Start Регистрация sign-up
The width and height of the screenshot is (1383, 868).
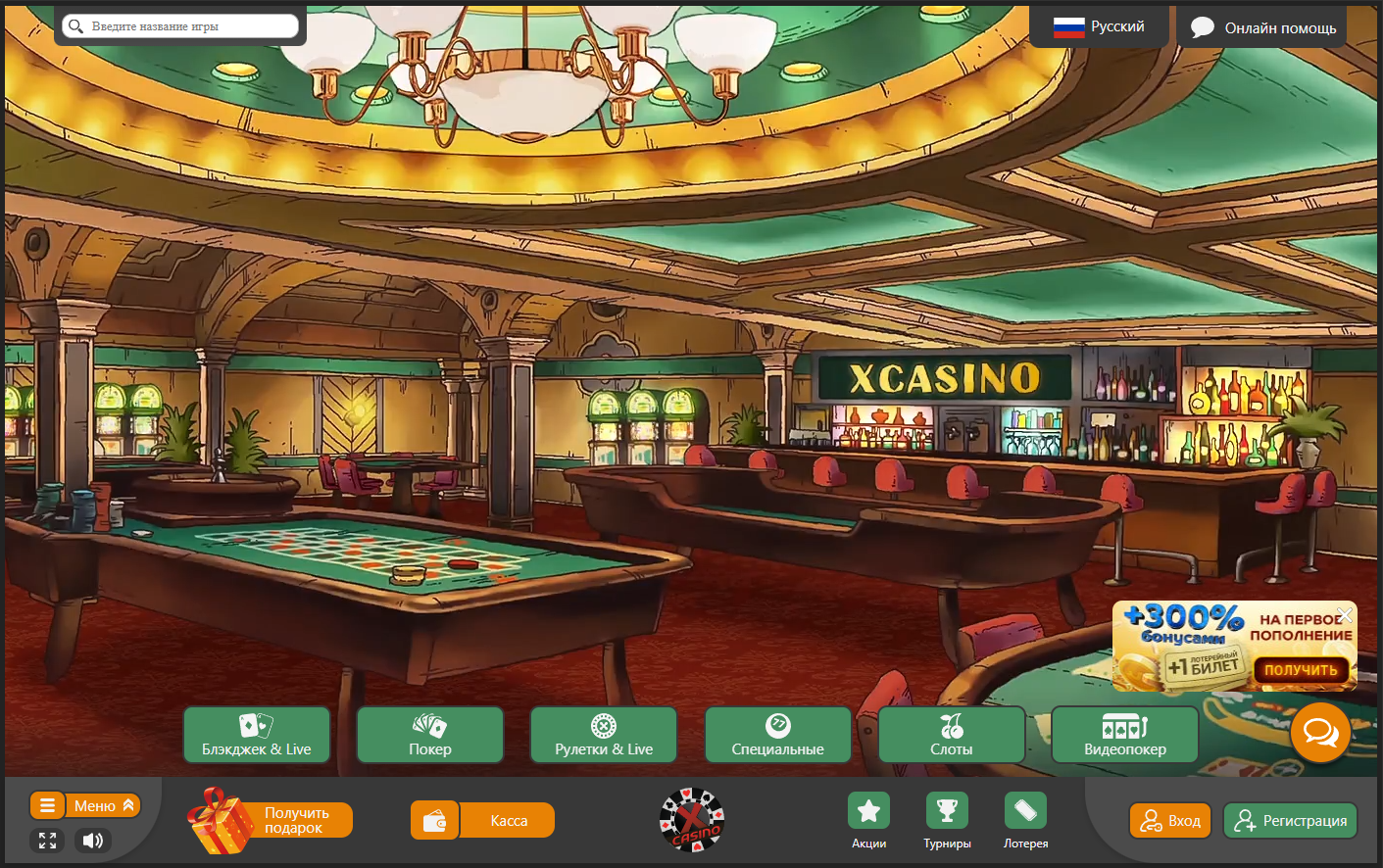1290,821
